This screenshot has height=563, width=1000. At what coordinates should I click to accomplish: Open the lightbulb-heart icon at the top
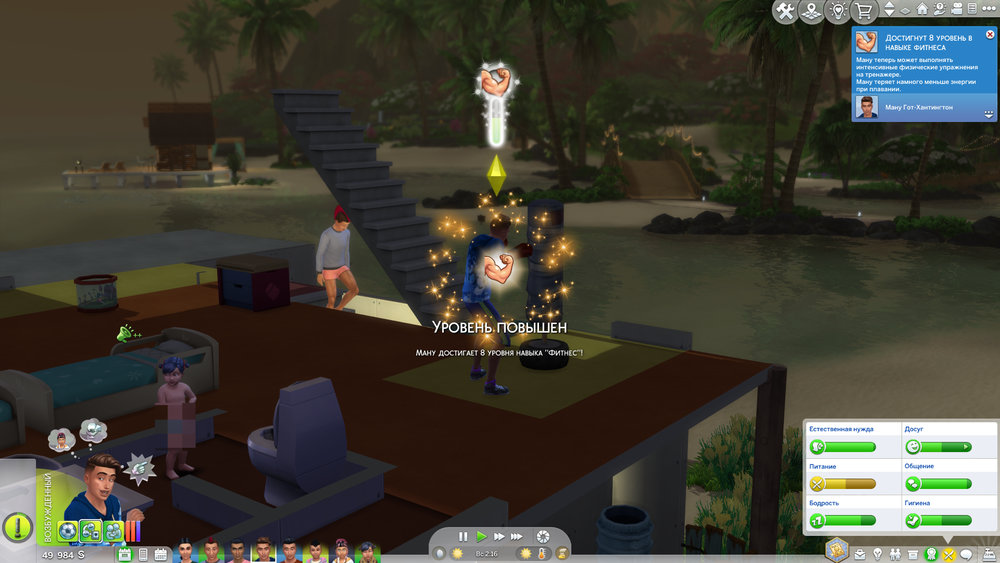(x=838, y=11)
